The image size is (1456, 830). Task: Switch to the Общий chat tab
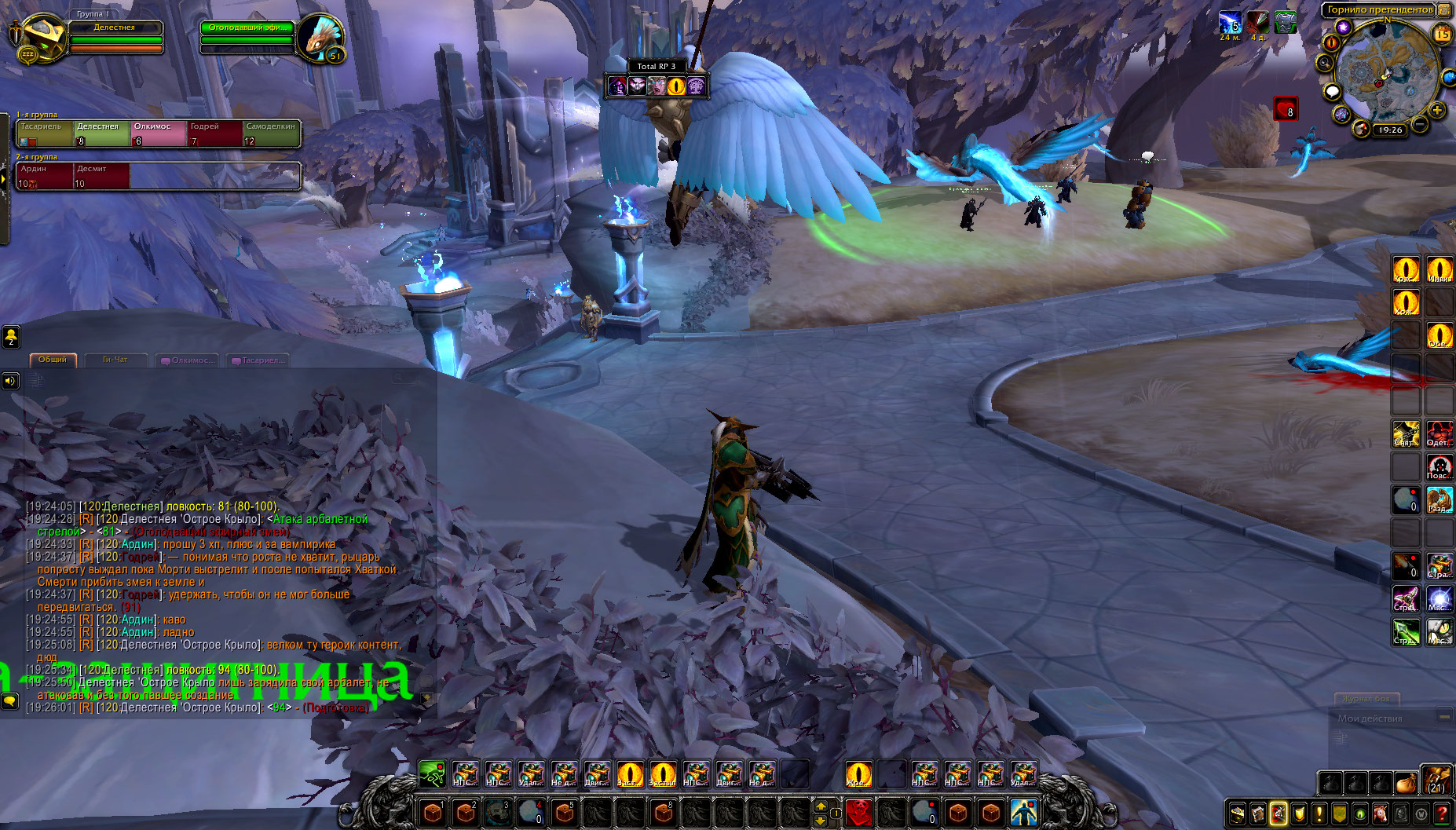[x=53, y=360]
